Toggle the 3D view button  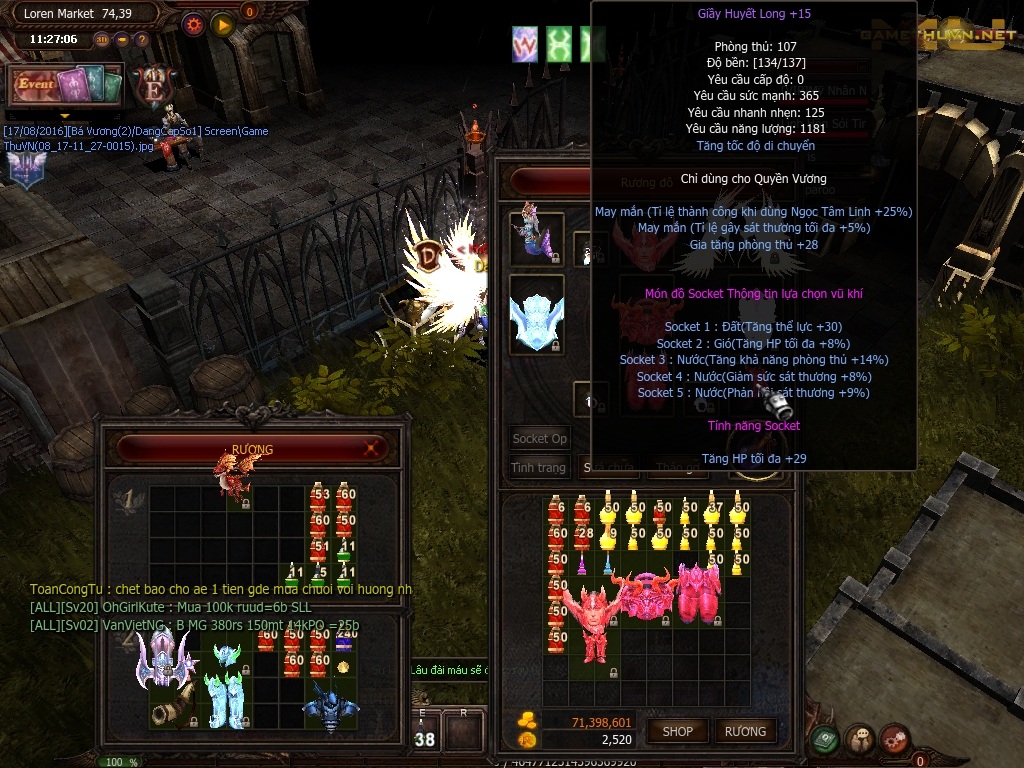102,40
